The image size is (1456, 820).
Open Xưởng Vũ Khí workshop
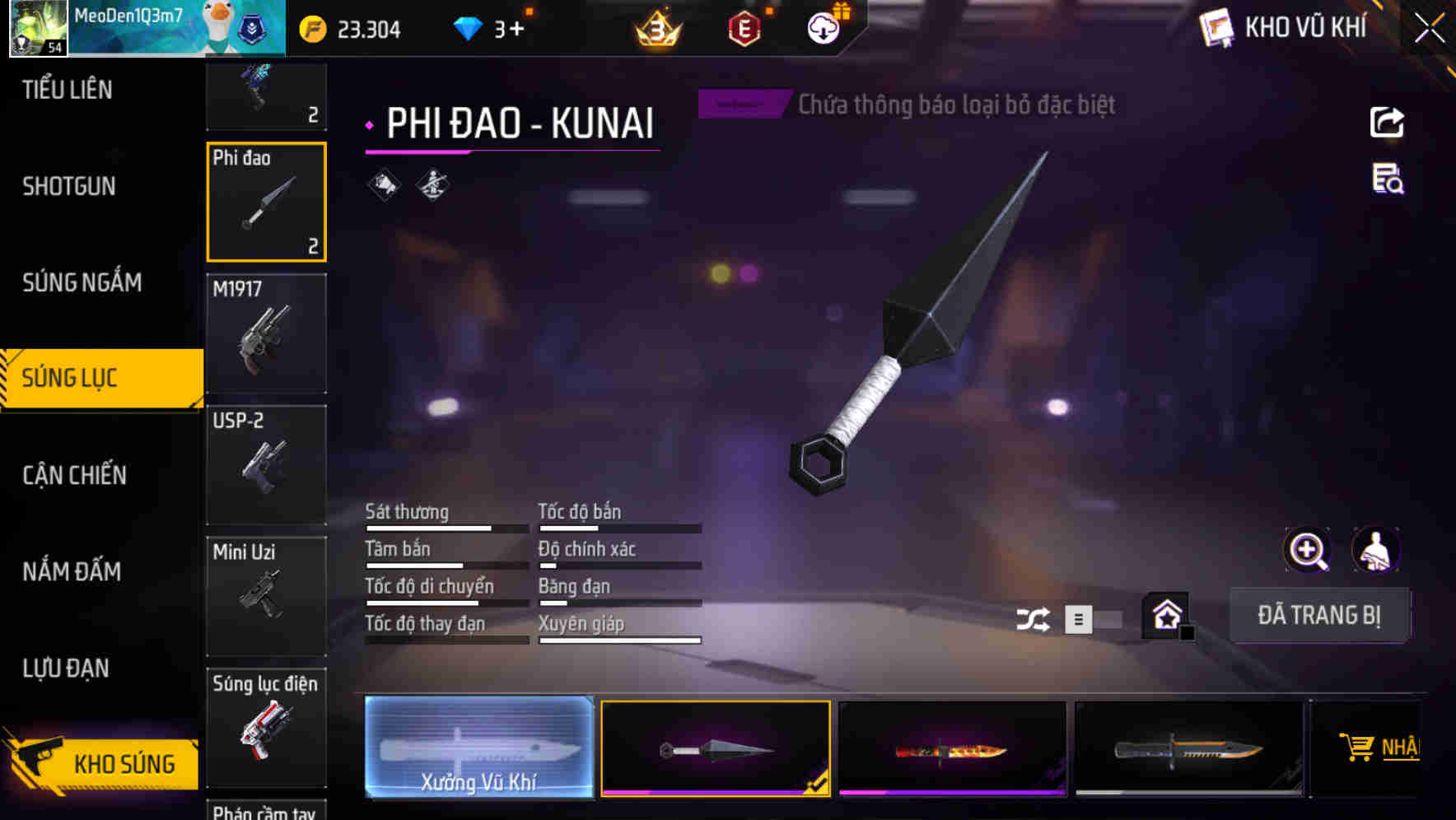coord(478,748)
